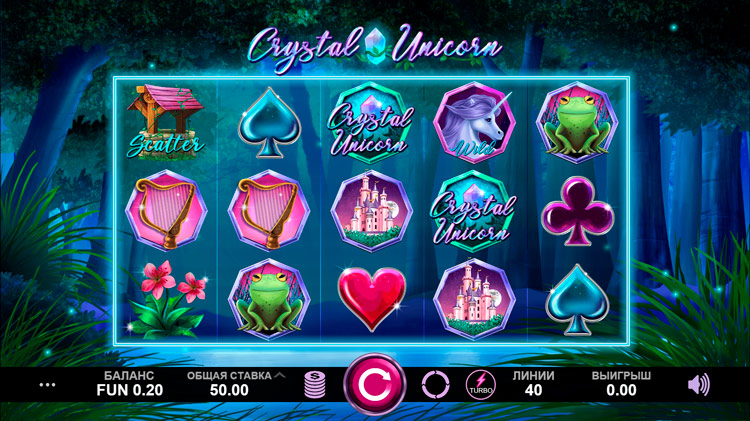Spin the reels with the pink button
Viewport: 750px width, 421px height.
[x=375, y=384]
